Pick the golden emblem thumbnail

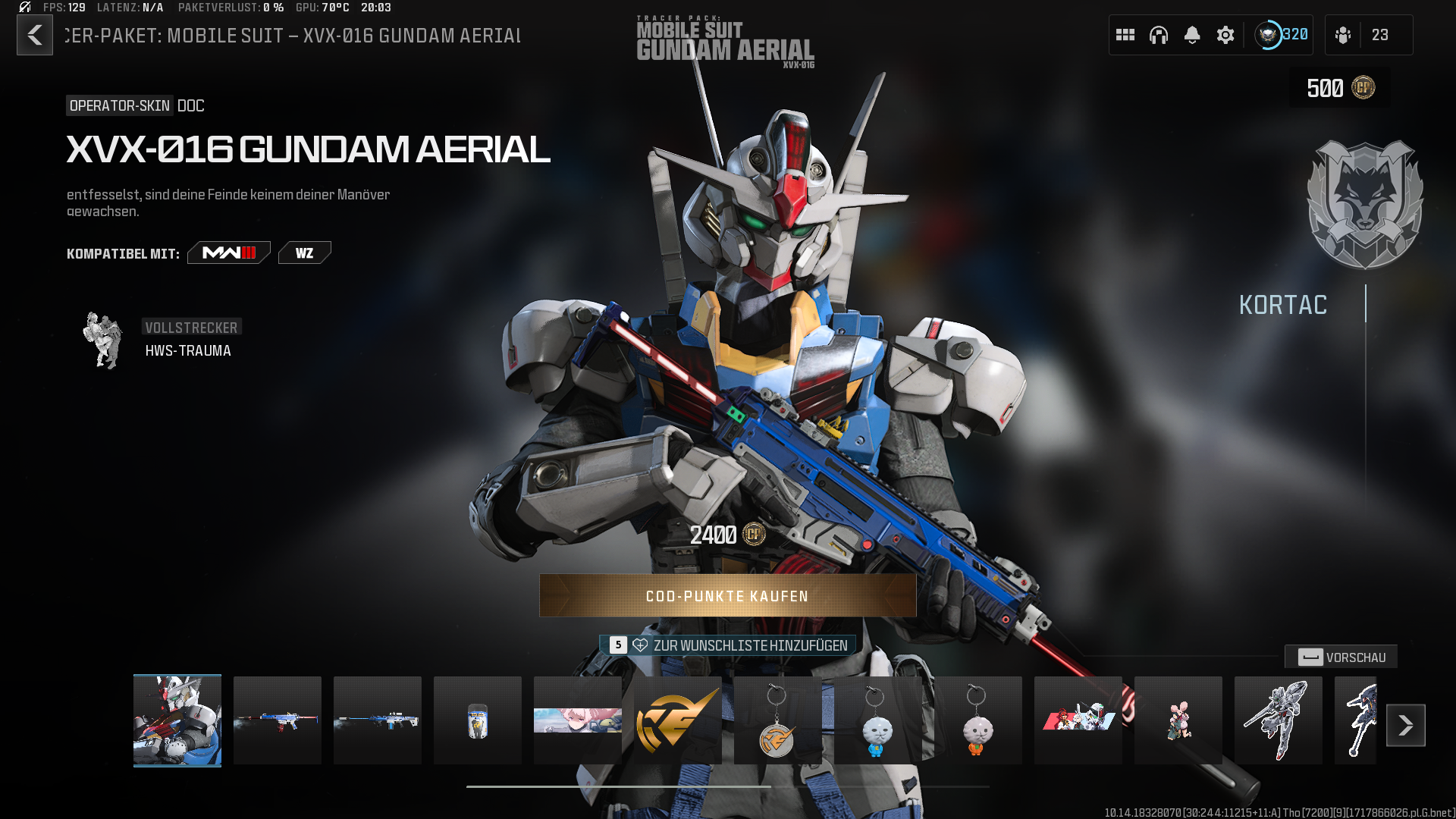(x=678, y=720)
